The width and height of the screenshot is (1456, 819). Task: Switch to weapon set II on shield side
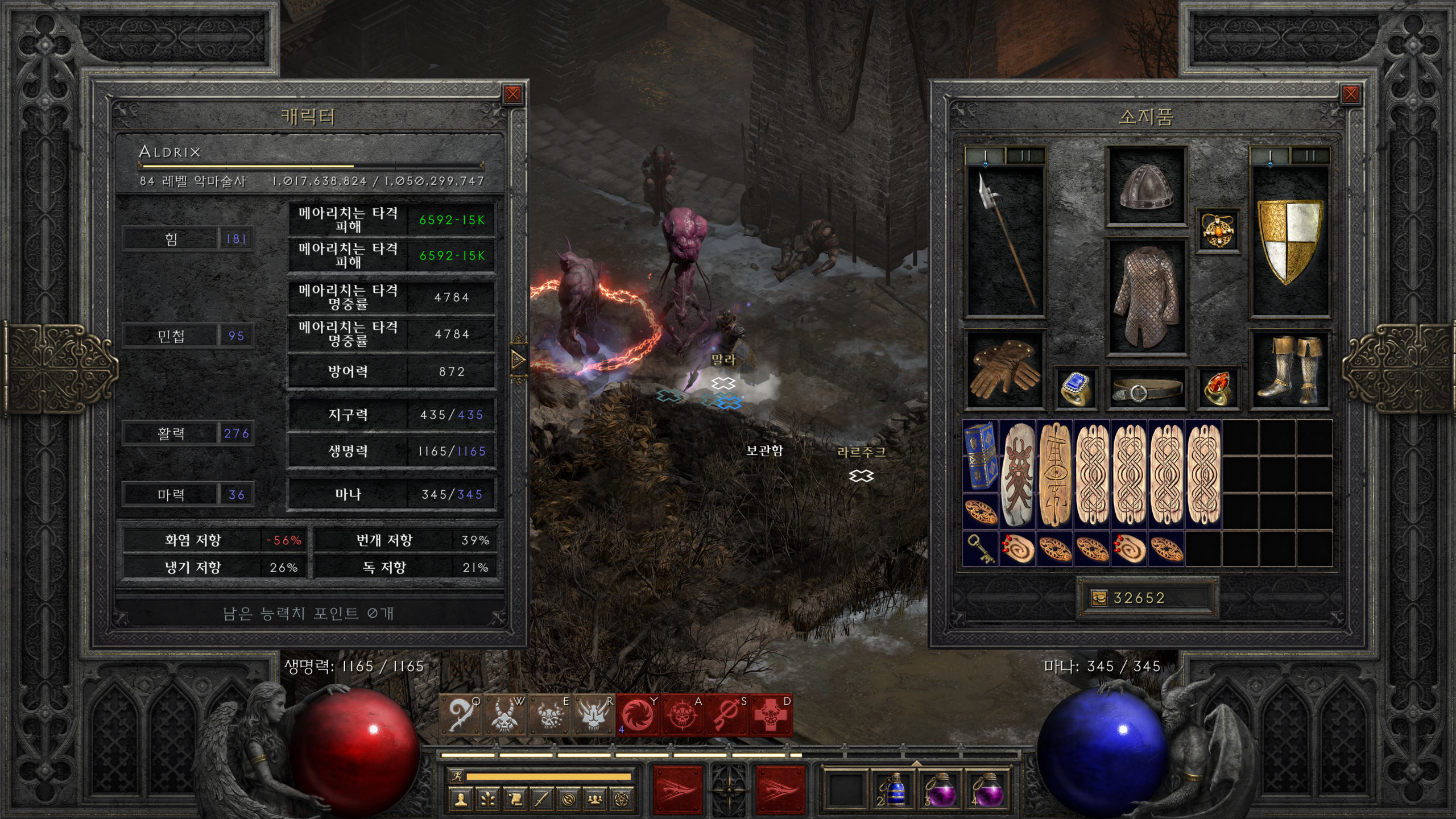(1310, 156)
